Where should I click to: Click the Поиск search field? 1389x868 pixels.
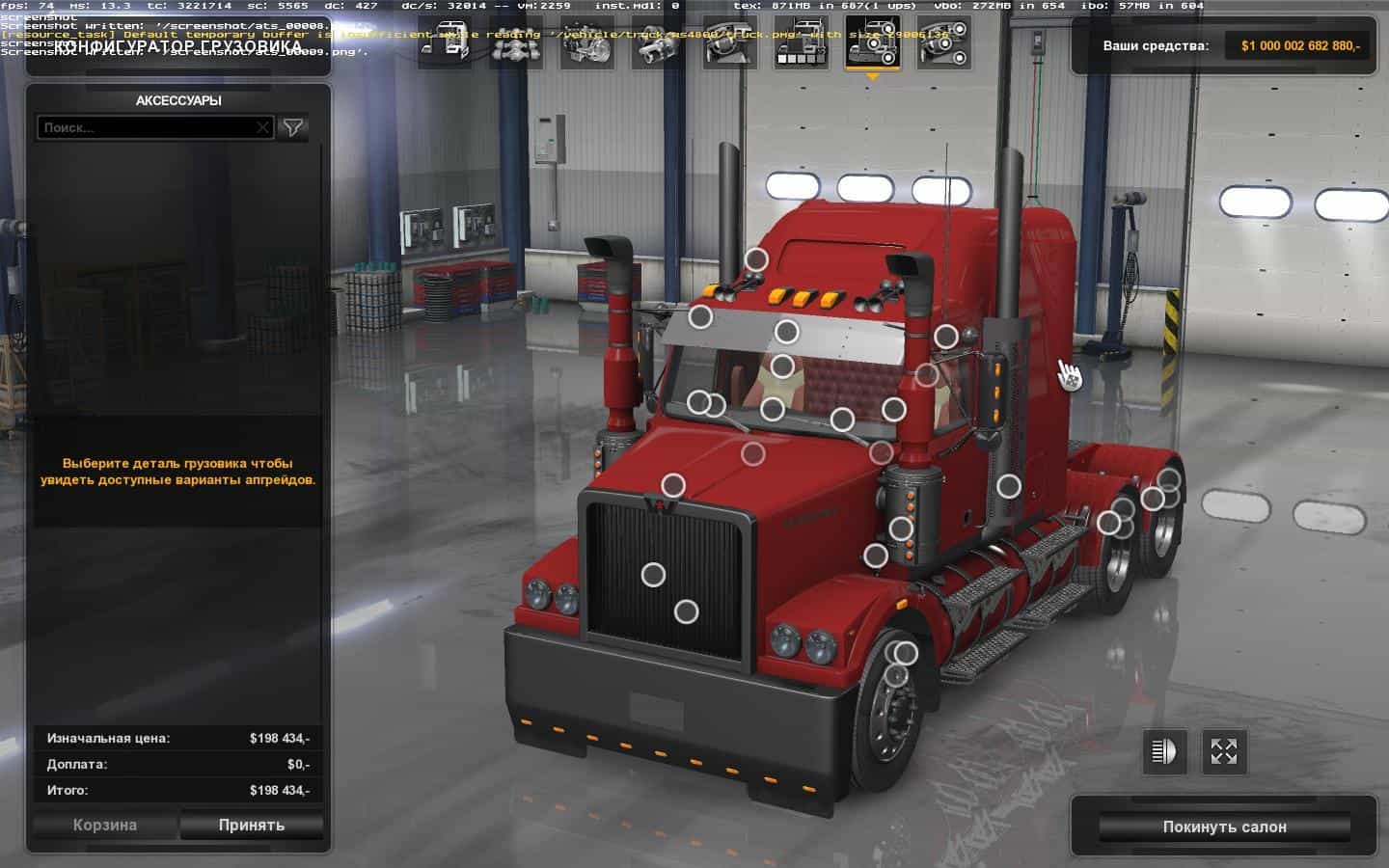(x=145, y=127)
